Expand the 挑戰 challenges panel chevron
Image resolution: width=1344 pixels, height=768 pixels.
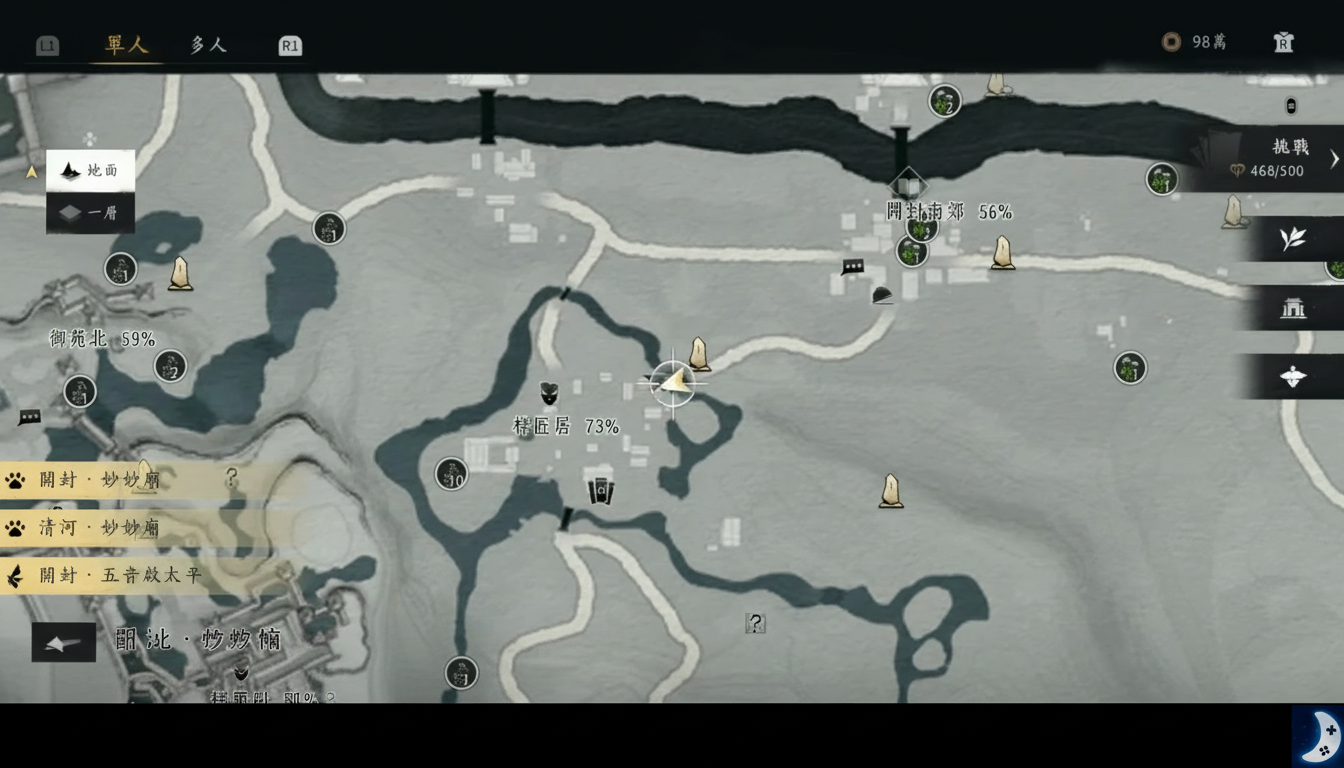(x=1333, y=158)
